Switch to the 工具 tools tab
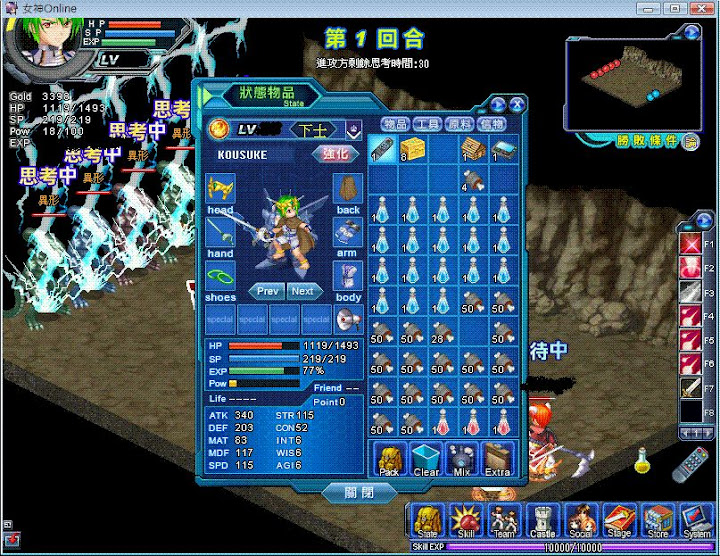 428,124
